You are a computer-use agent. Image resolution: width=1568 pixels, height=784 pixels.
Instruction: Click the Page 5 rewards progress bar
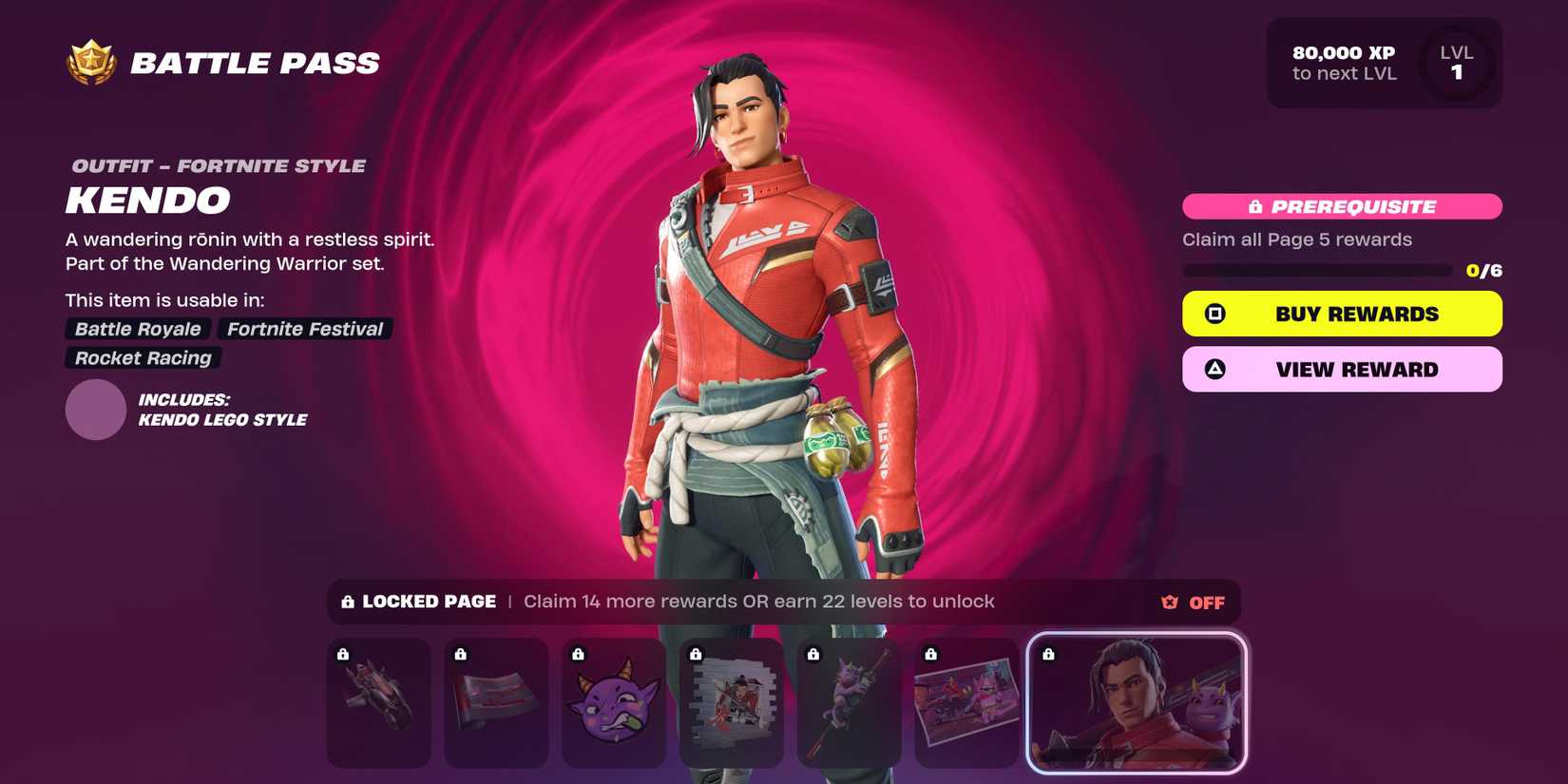point(1316,269)
